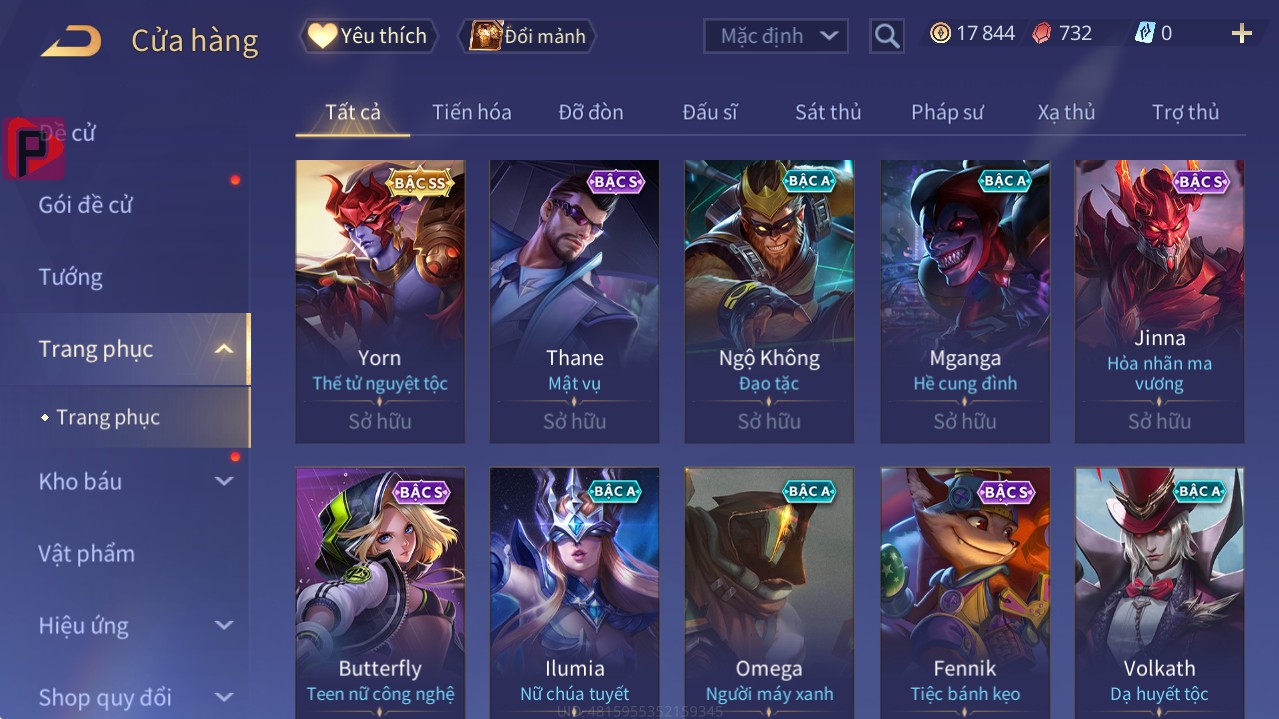The width and height of the screenshot is (1279, 719).
Task: Expand the Mặc định sort dropdown
Action: pyautogui.click(x=776, y=36)
